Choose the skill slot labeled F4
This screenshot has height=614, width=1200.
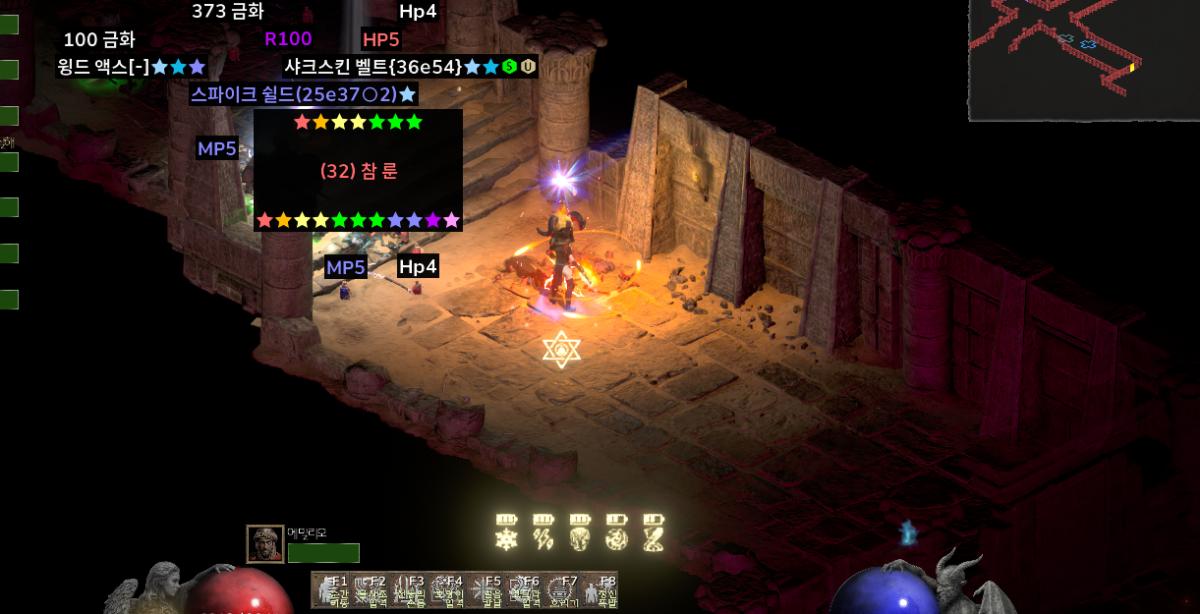click(445, 590)
